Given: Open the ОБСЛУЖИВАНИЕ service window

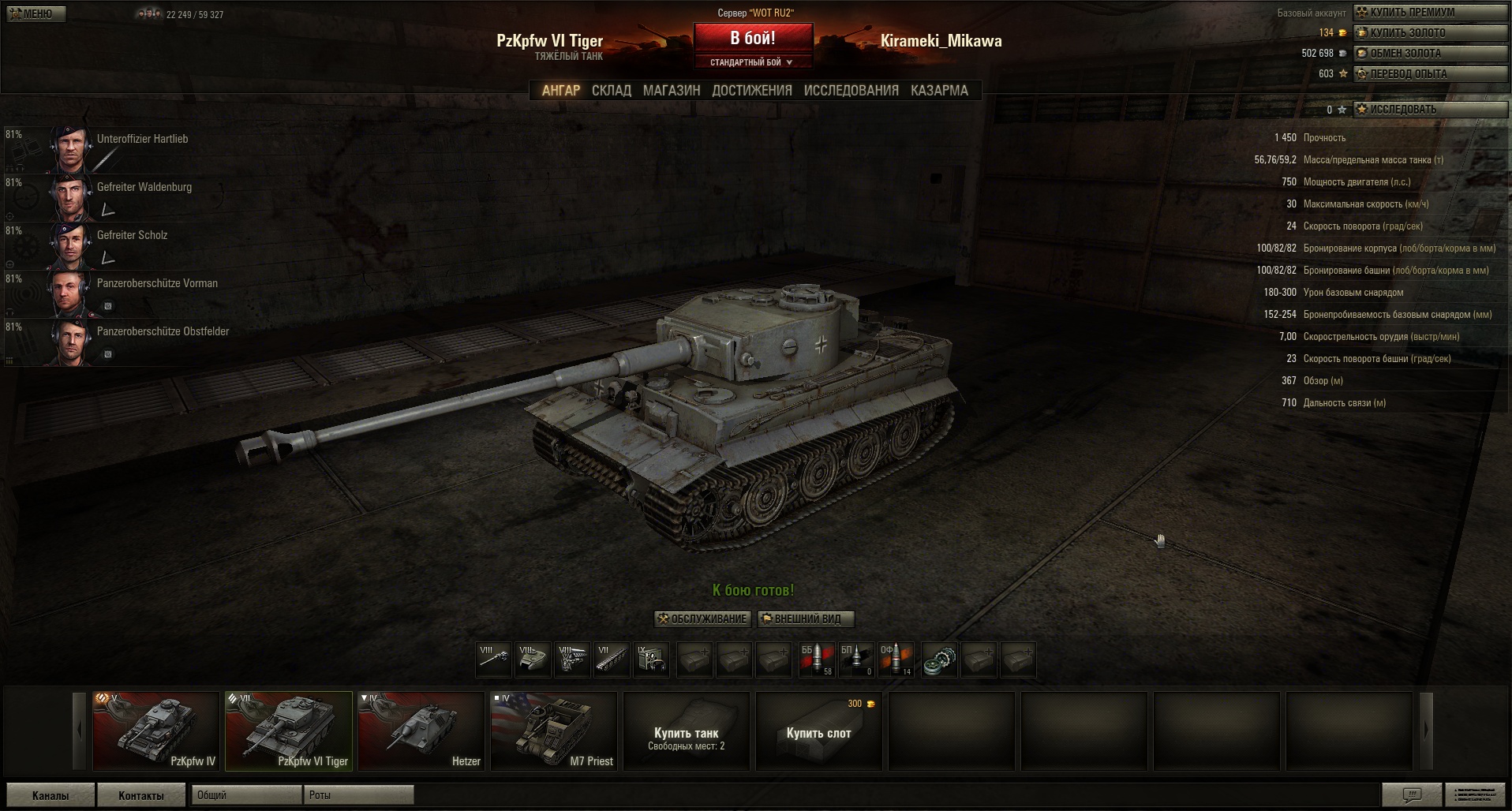Looking at the screenshot, I should click(x=702, y=619).
